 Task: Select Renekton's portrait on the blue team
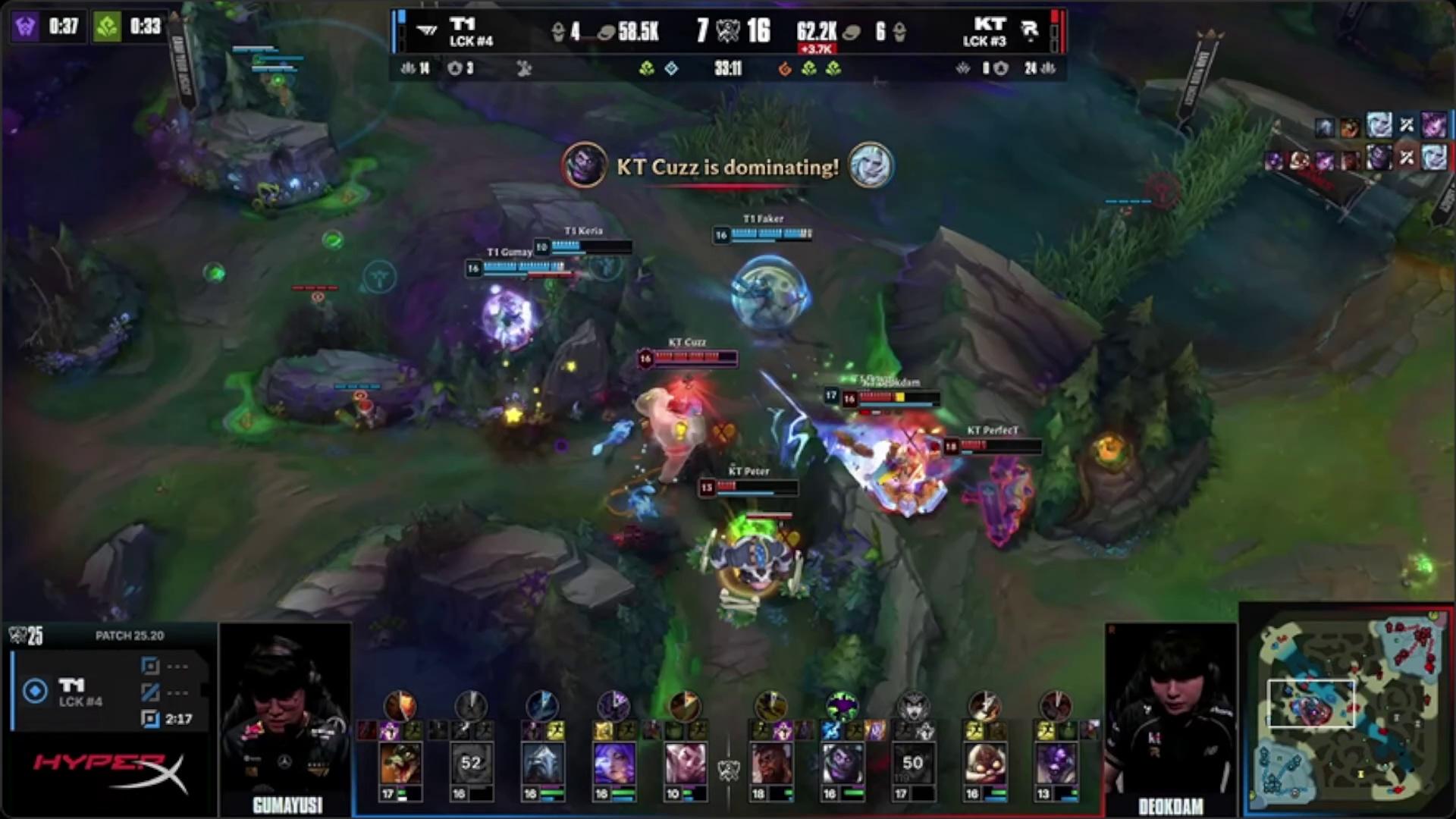click(400, 763)
